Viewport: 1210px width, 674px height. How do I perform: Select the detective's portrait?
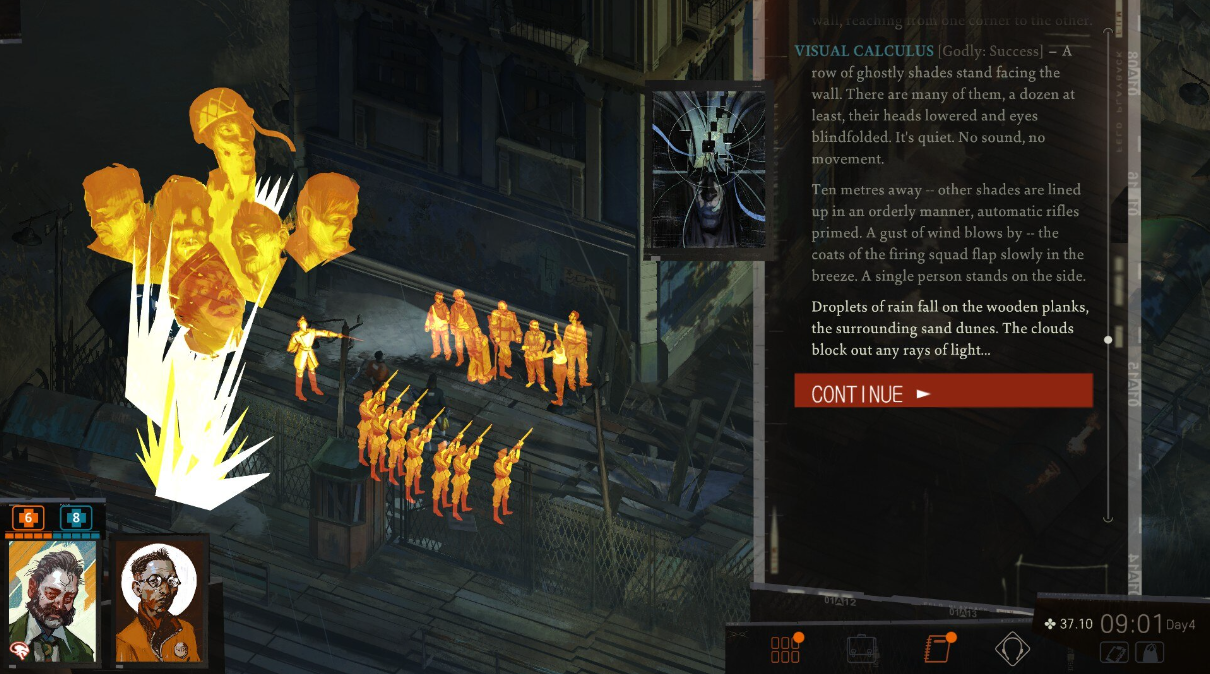52,600
